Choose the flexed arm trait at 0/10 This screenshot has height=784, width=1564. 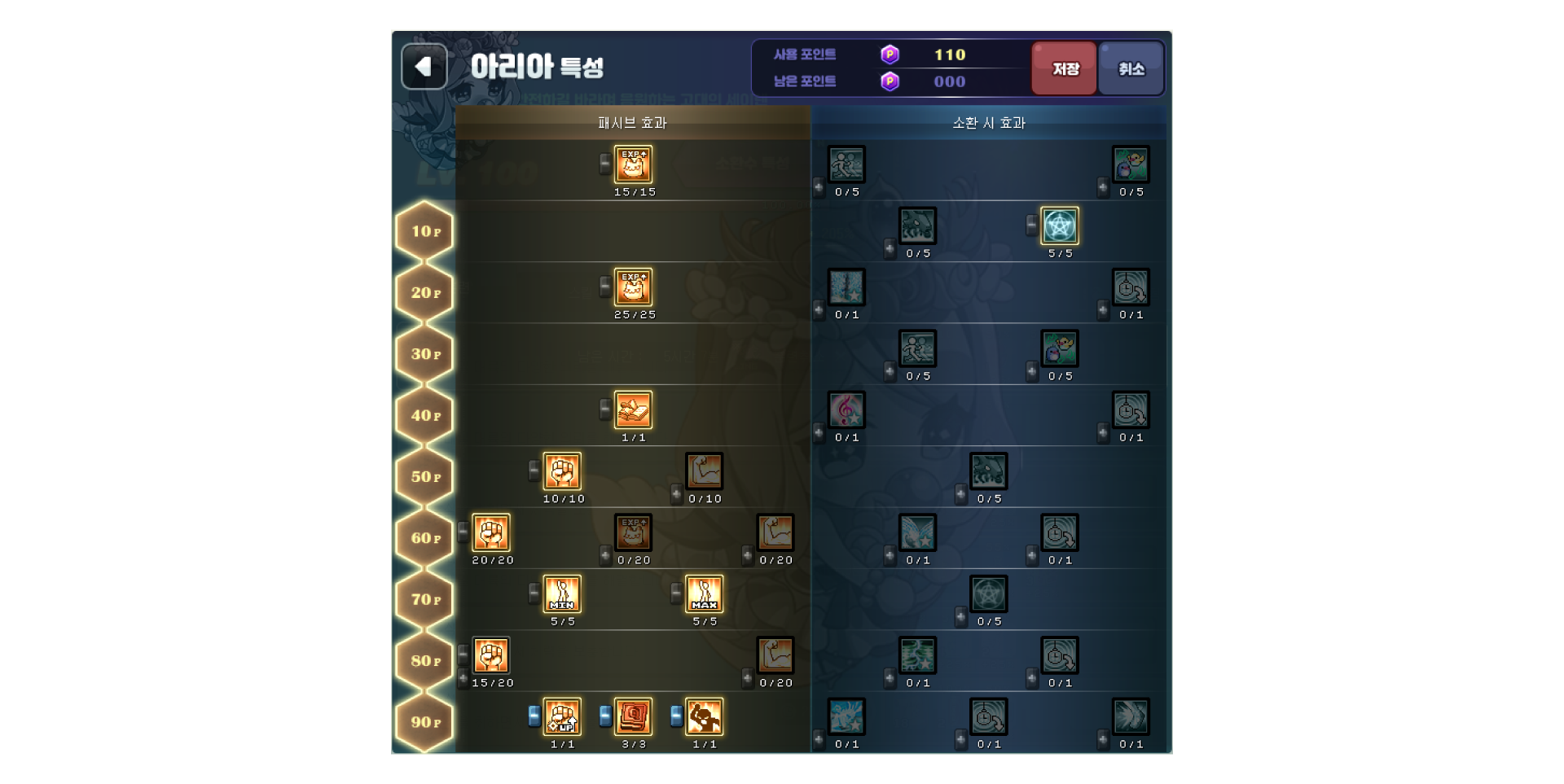(x=704, y=471)
